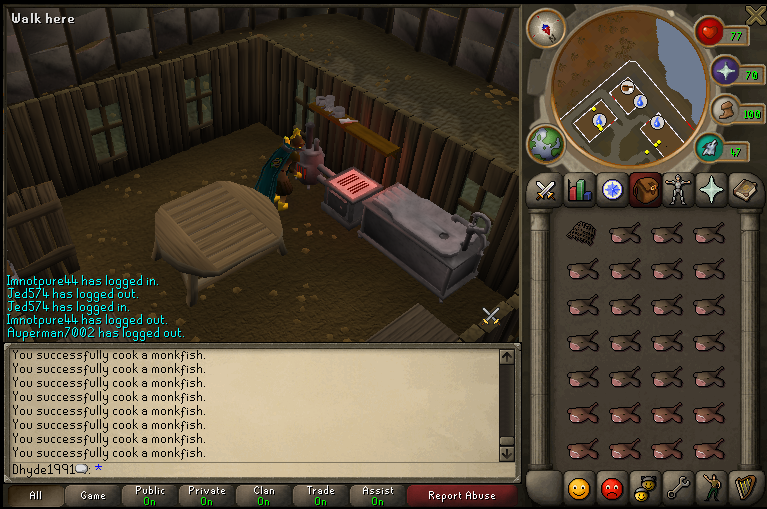Image resolution: width=767 pixels, height=509 pixels.
Task: Open the Prayer star tab
Action: (x=711, y=190)
